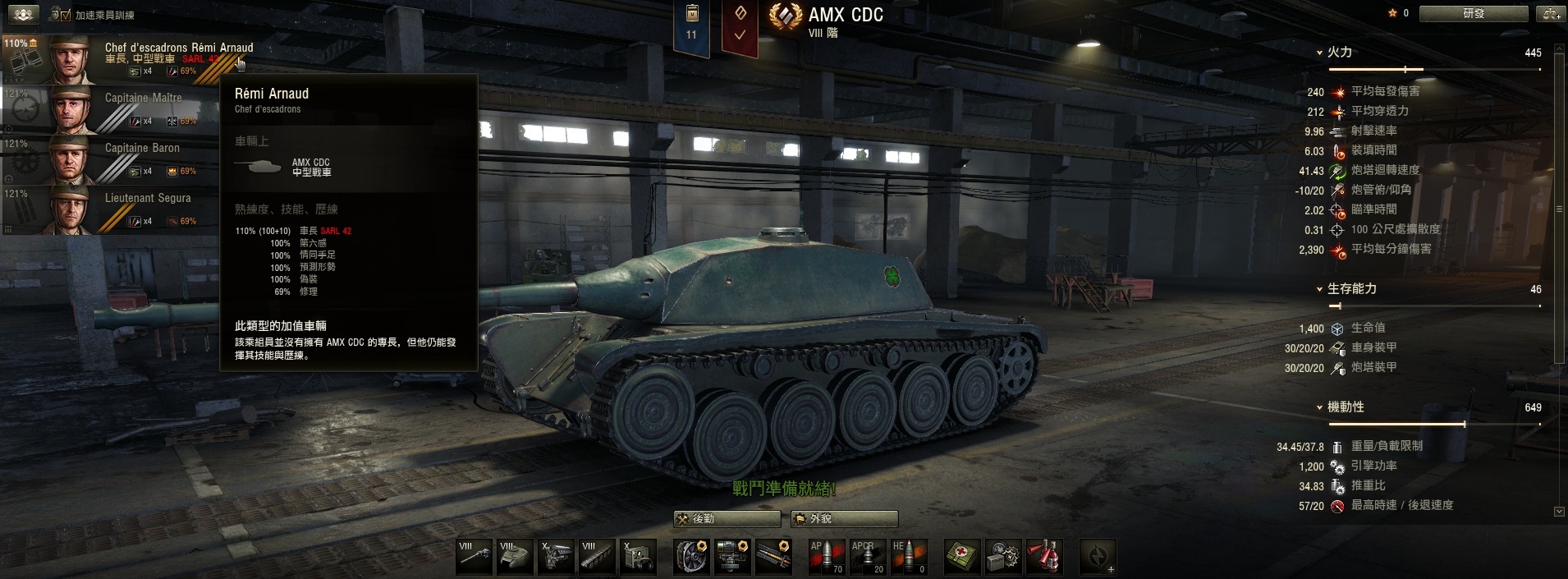The width and height of the screenshot is (1568, 579).
Task: Collapse the 火力 firepower stats section
Action: click(x=1319, y=53)
